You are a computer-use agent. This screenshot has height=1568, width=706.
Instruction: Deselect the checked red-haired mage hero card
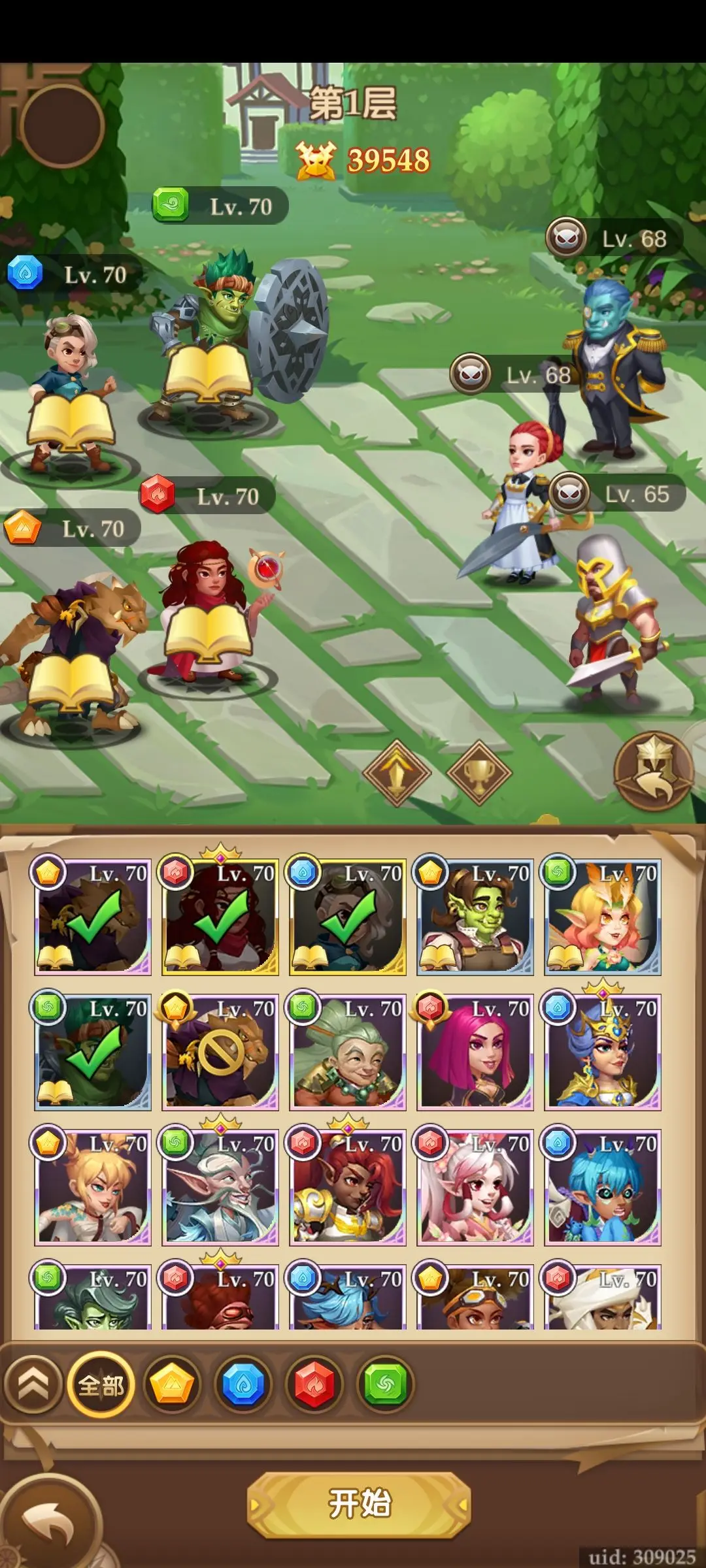click(220, 917)
